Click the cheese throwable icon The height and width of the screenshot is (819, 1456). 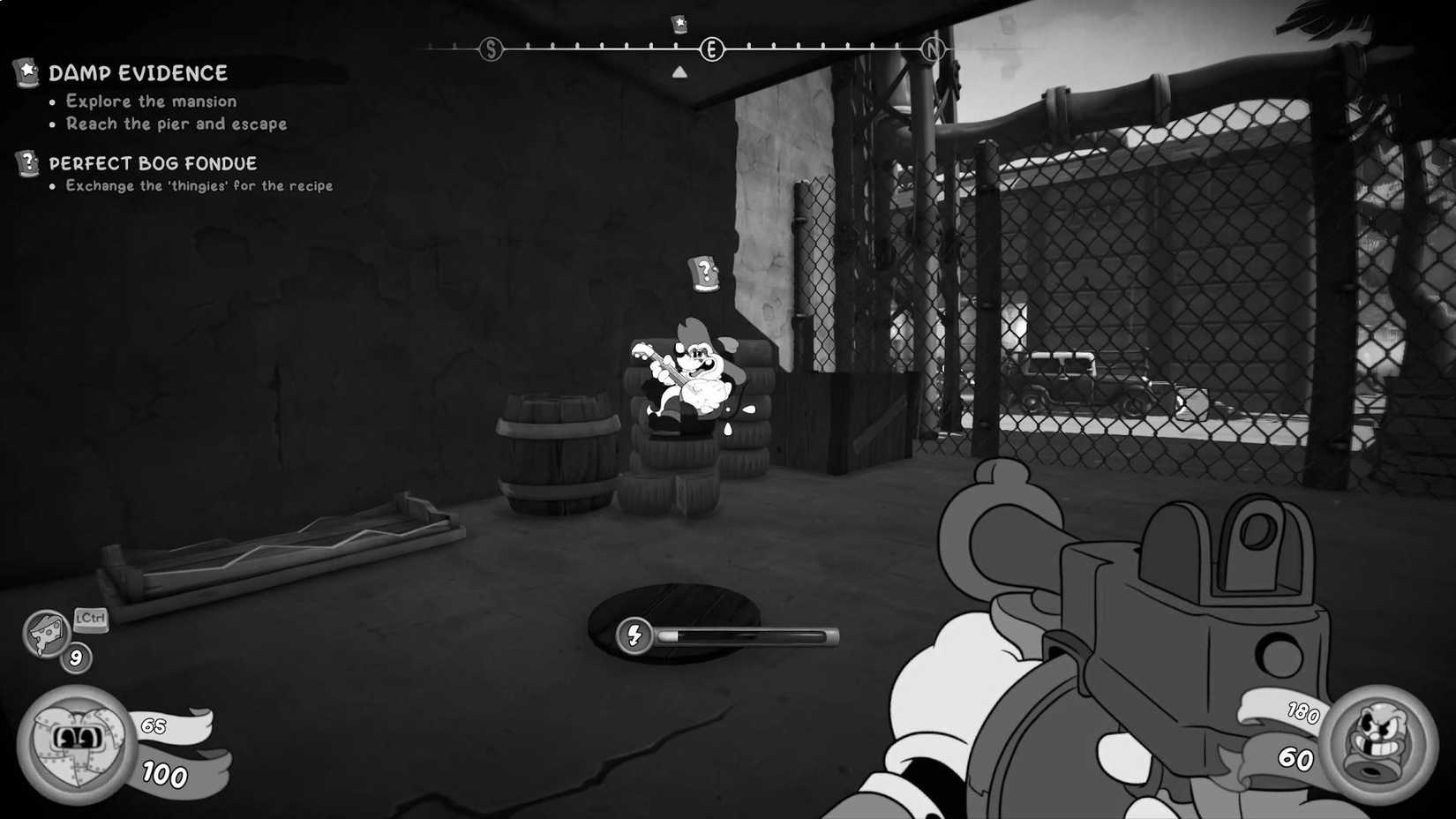click(46, 630)
